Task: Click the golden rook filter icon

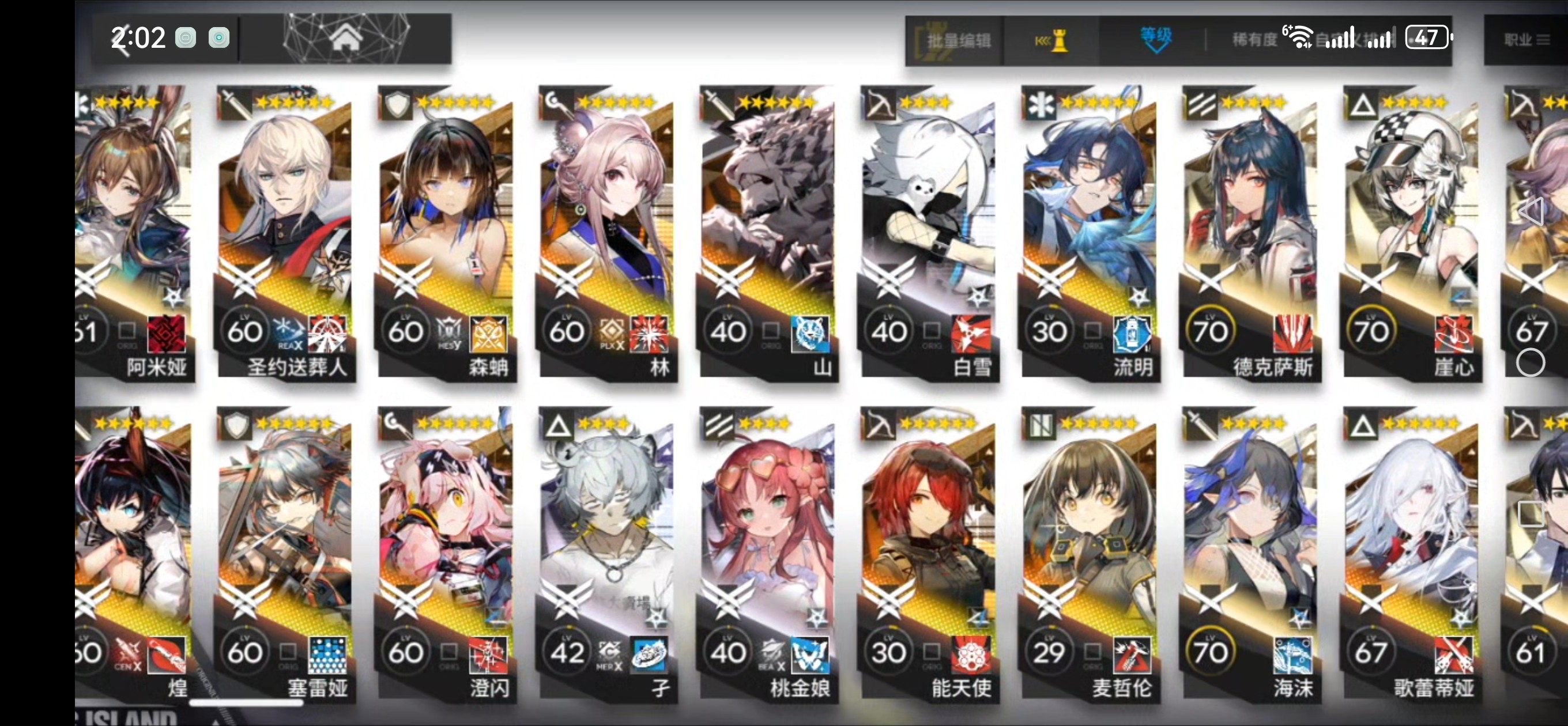Action: (1051, 41)
